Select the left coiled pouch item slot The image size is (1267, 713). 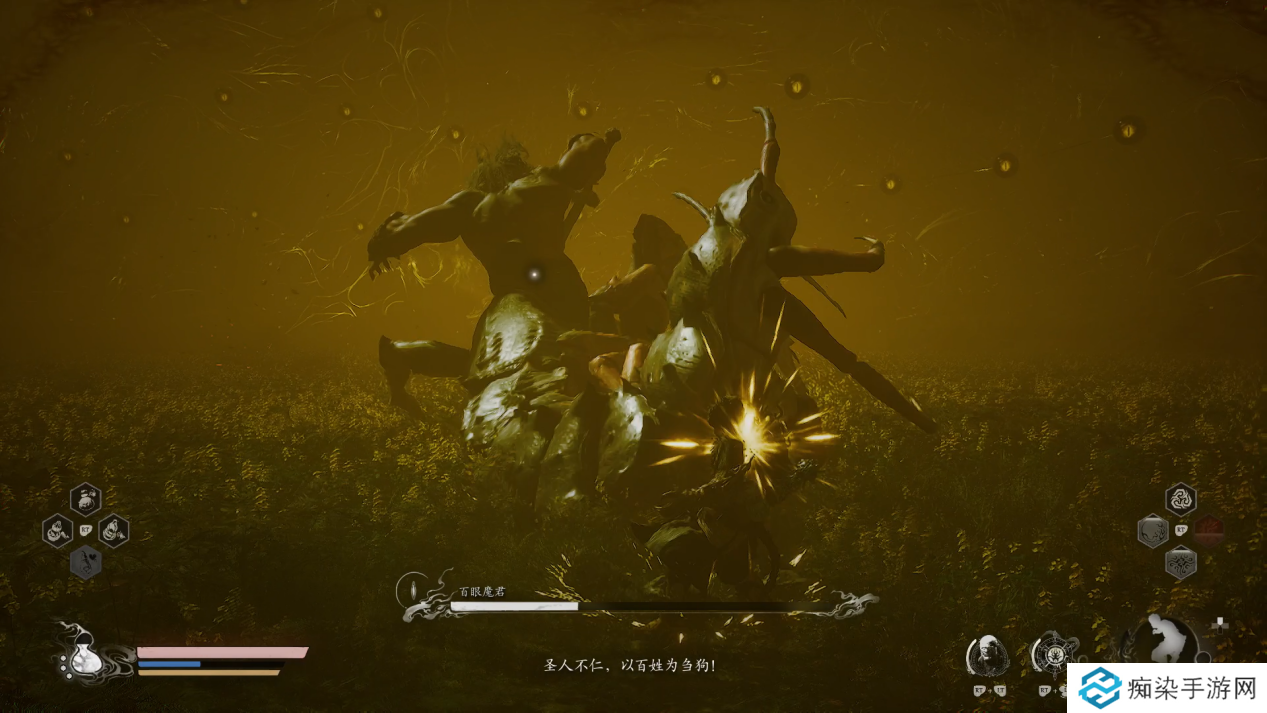point(57,530)
